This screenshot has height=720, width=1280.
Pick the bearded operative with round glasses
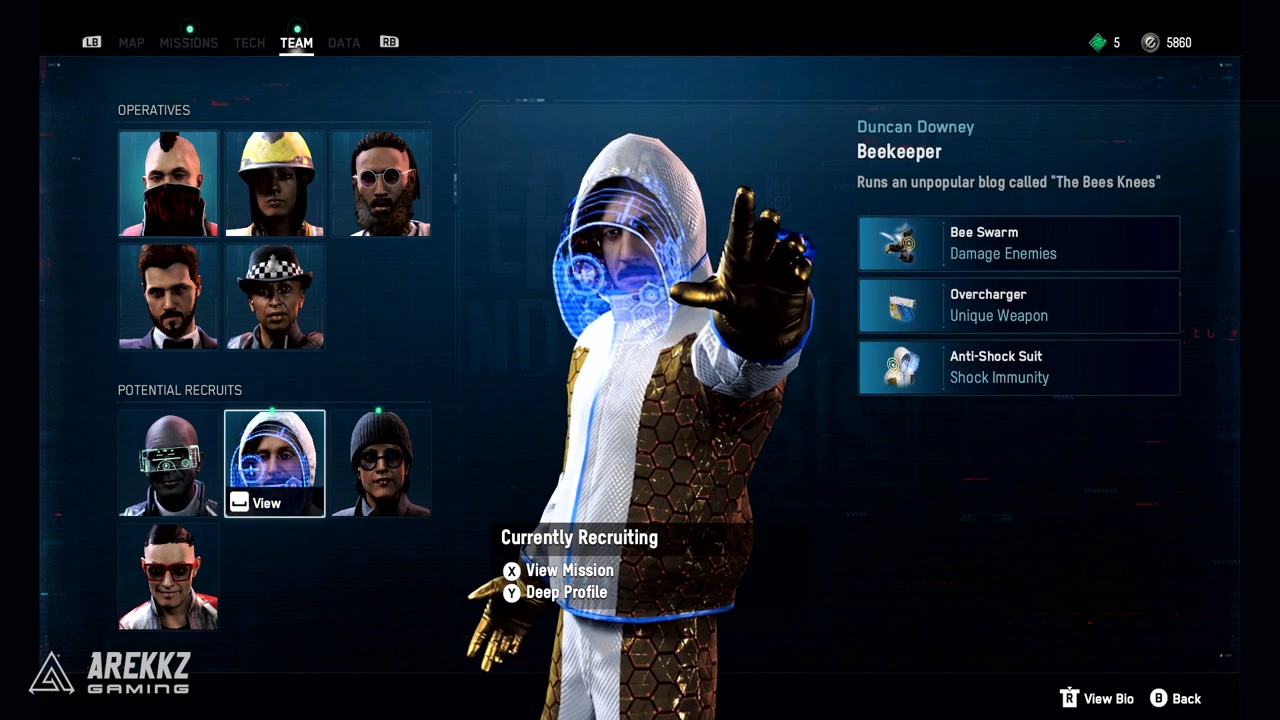tap(381, 184)
